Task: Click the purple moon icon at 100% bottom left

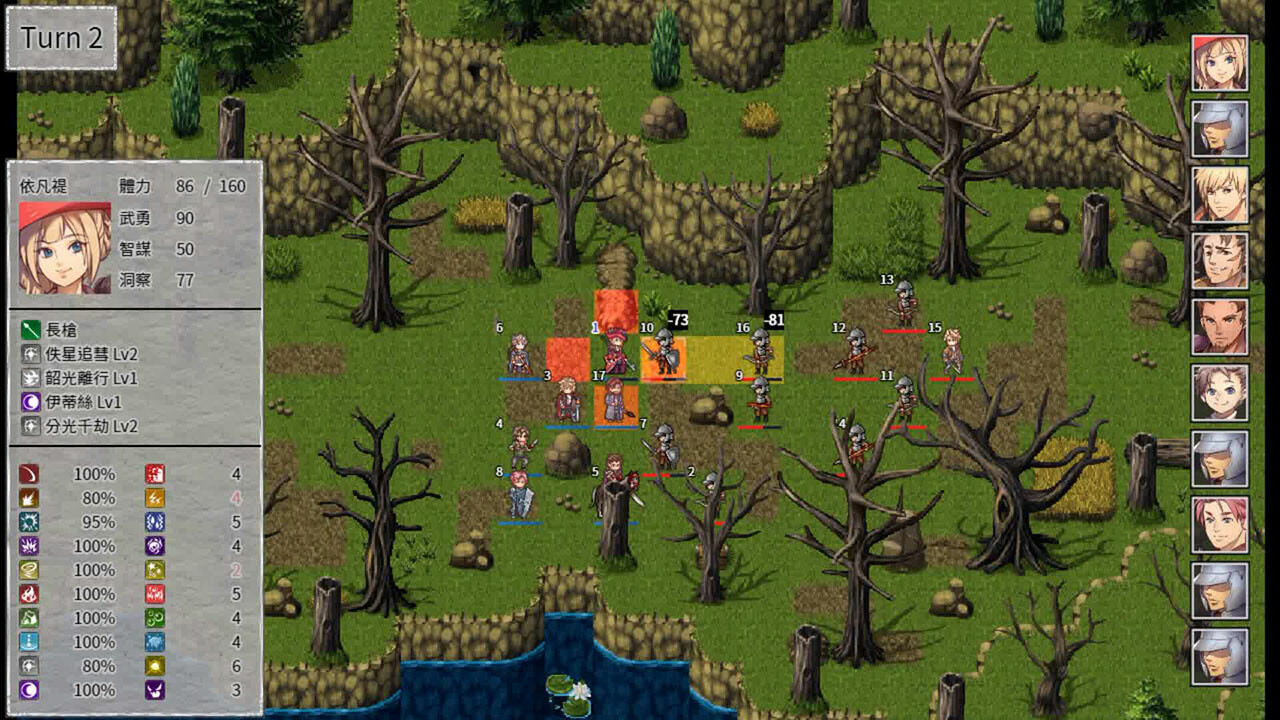Action: 28,690
